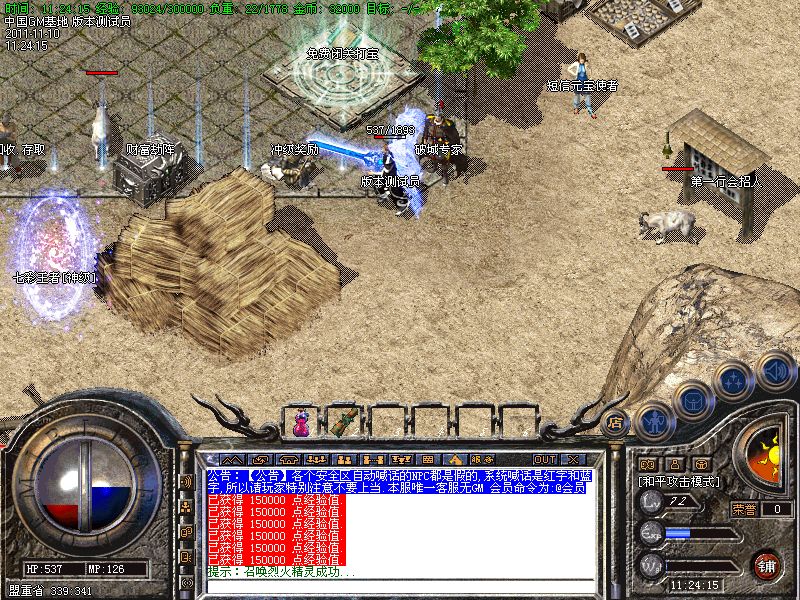The image size is (800, 600).
Task: Click the 服务 service button on chat toolbar
Action: click(x=481, y=459)
